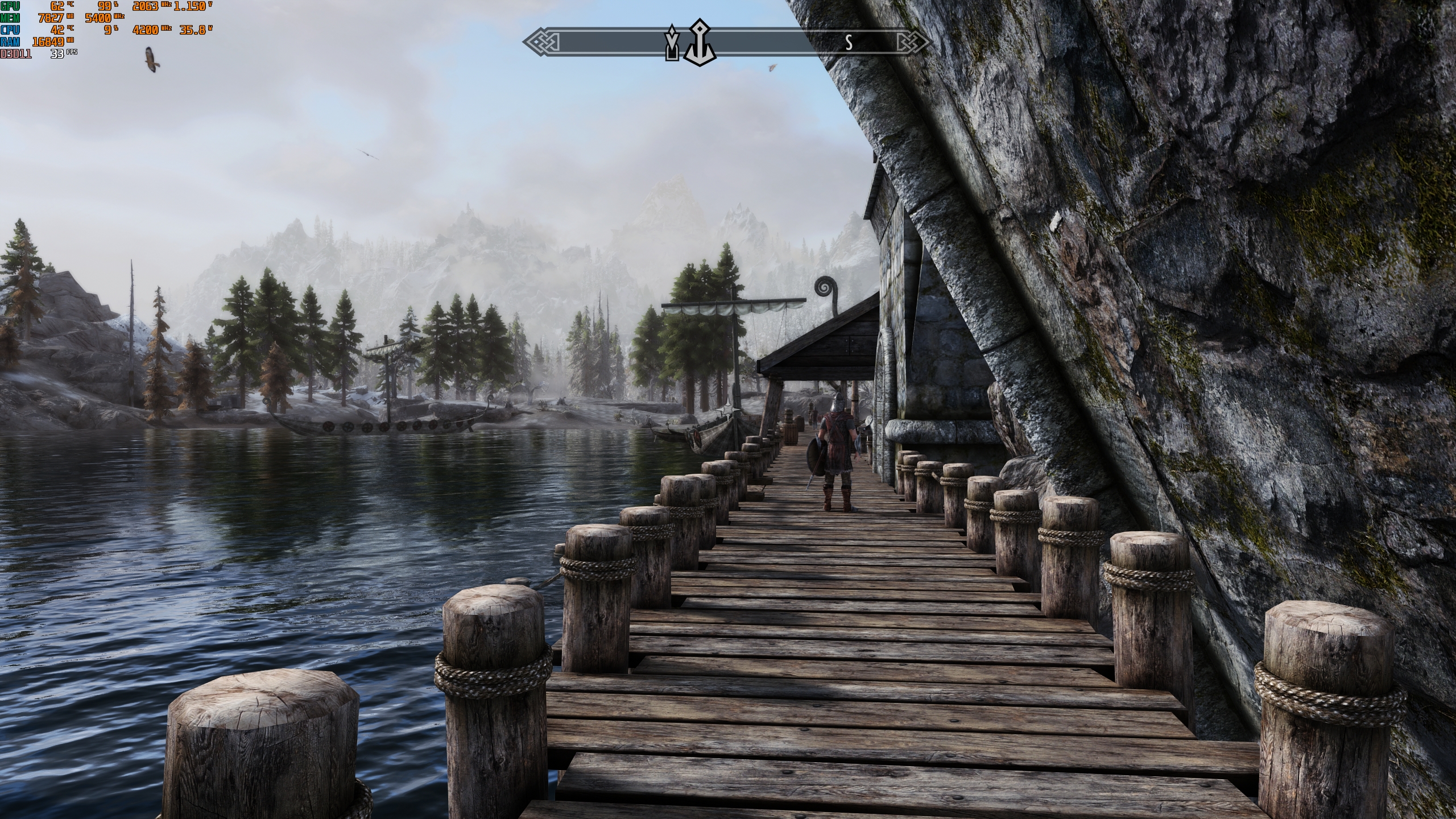Click the quest arrow marker on the compass
The image size is (1456, 819).
tap(672, 43)
